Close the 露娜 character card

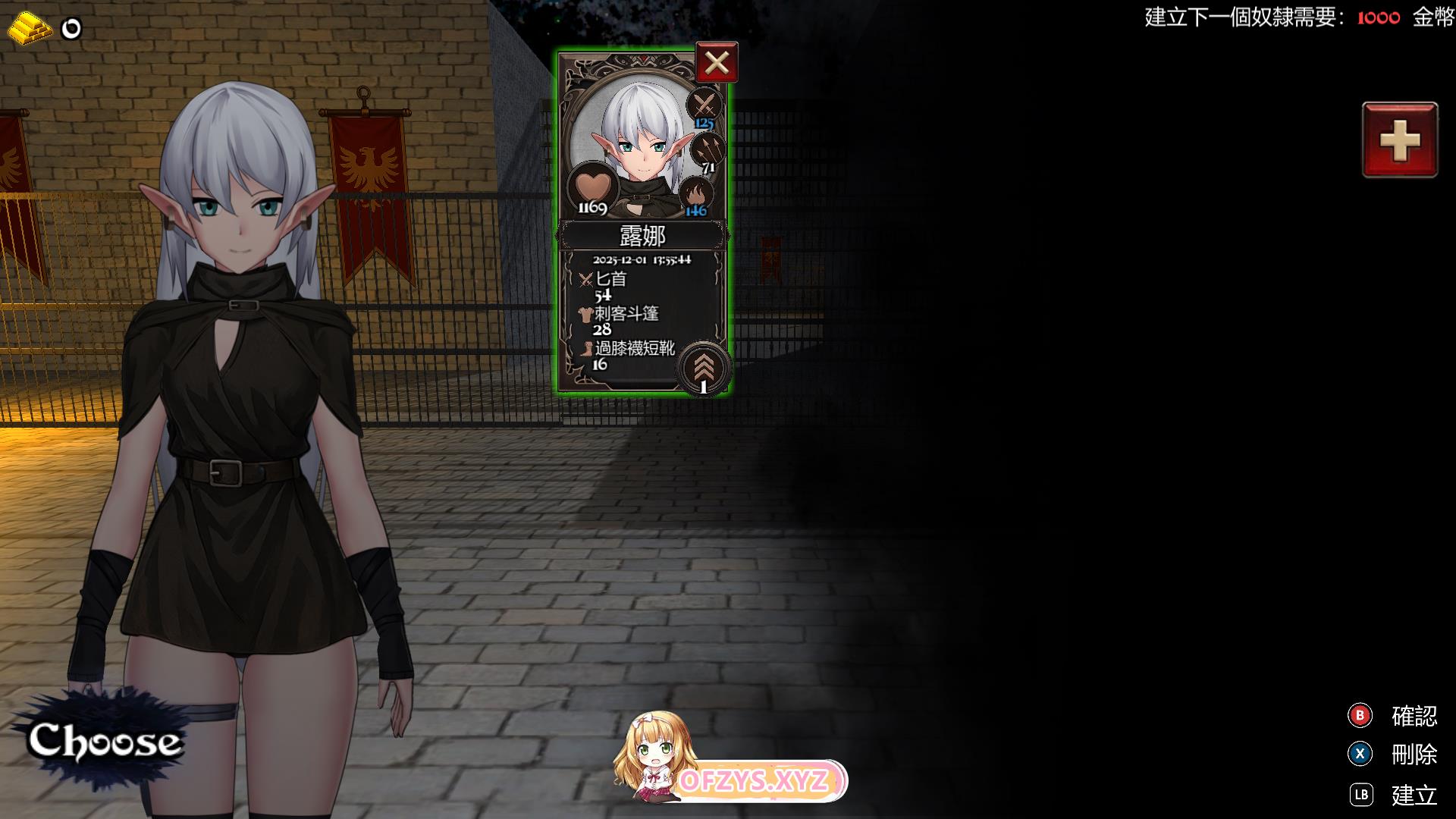point(716,63)
